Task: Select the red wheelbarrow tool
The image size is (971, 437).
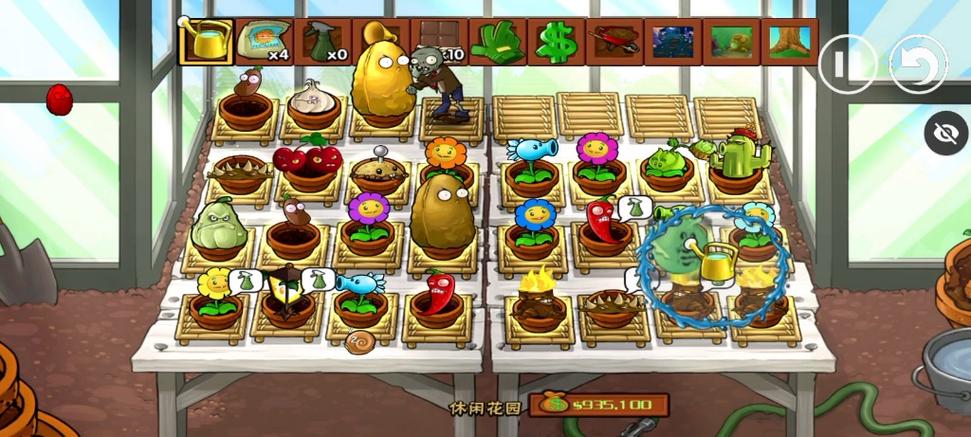Action: pyautogui.click(x=614, y=40)
